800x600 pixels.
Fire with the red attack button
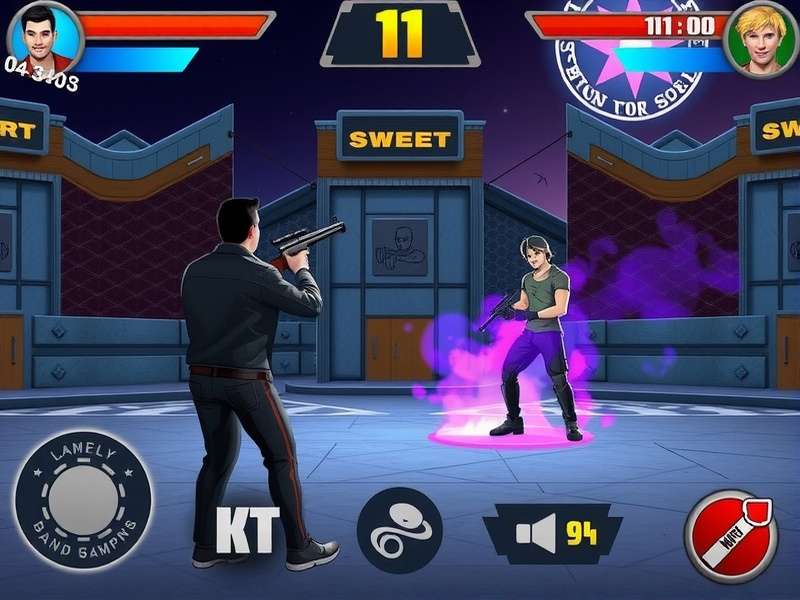[731, 535]
